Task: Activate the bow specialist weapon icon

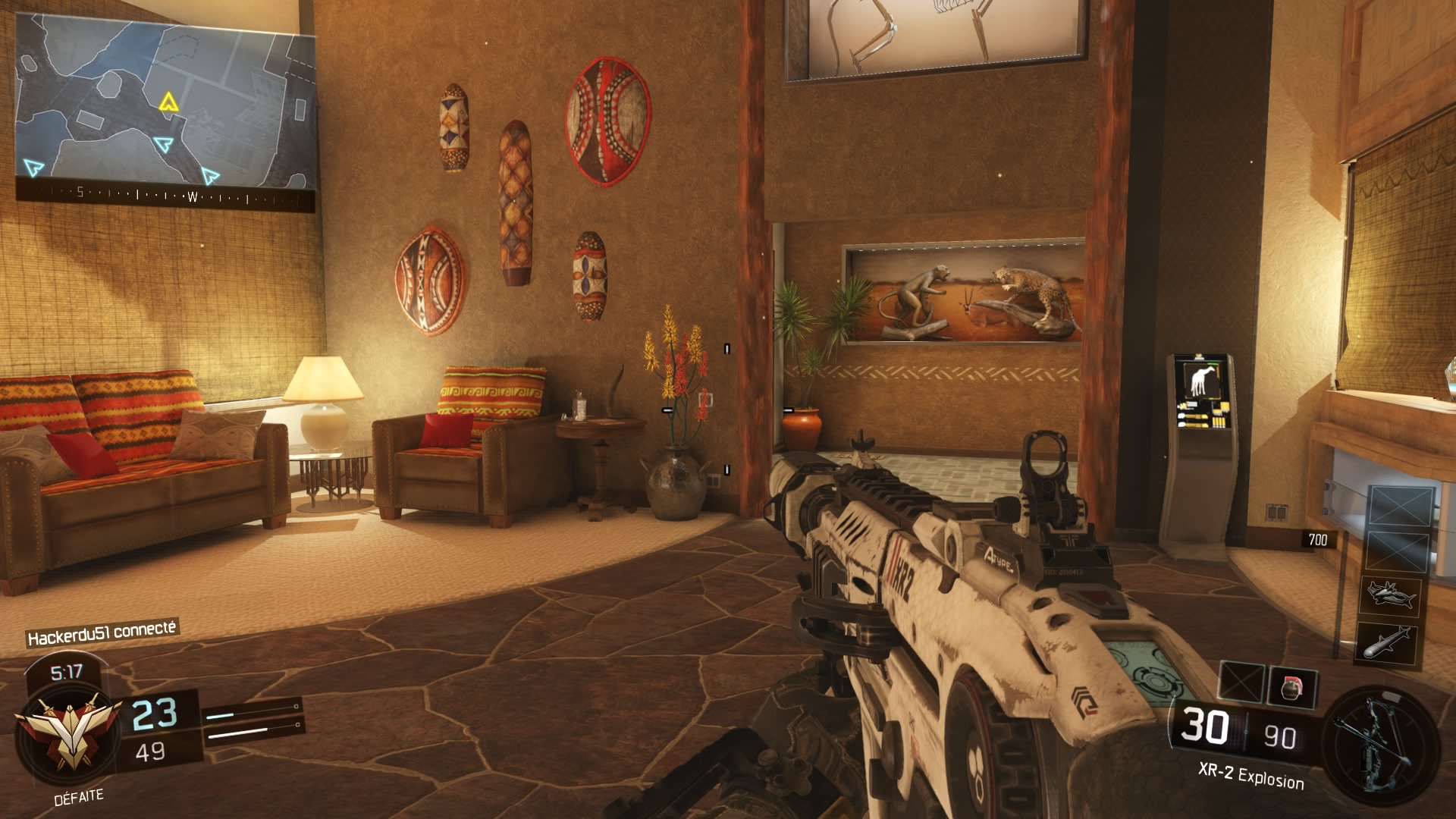Action: [1379, 739]
